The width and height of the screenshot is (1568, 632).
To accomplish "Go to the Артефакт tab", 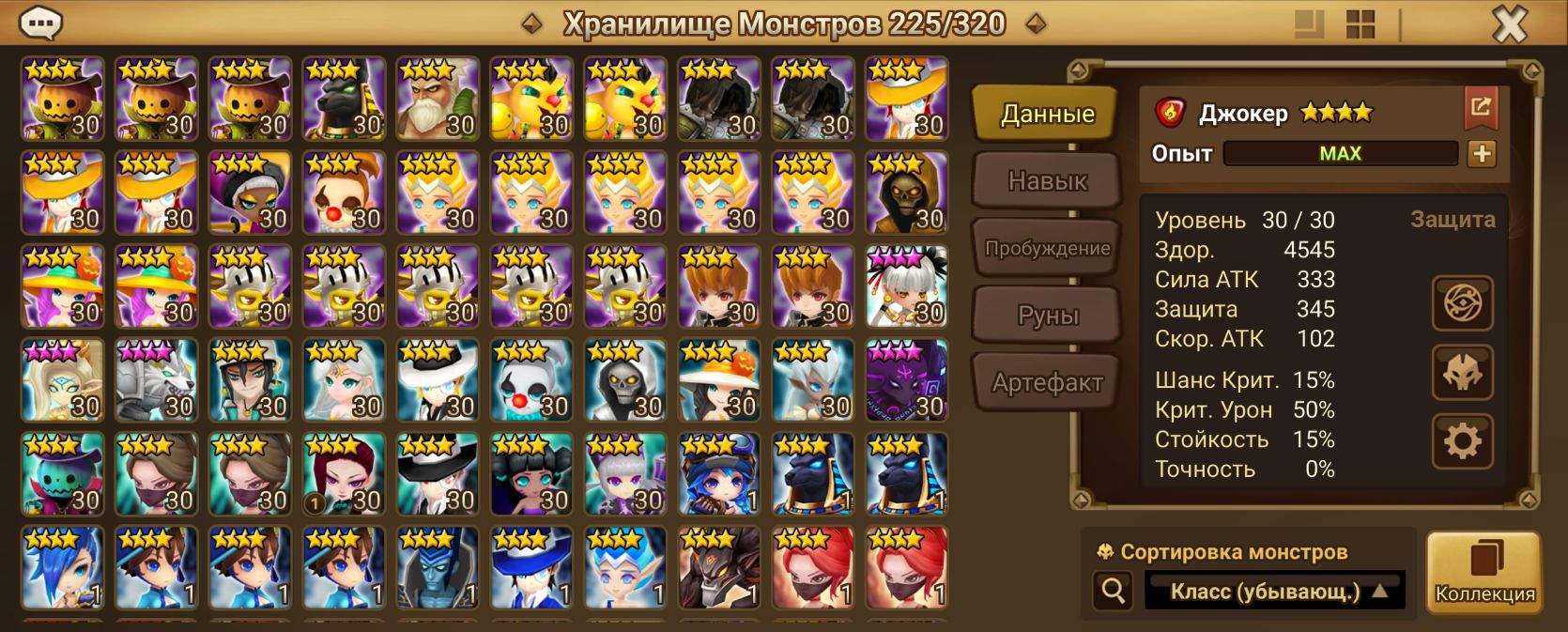I will tap(1047, 382).
